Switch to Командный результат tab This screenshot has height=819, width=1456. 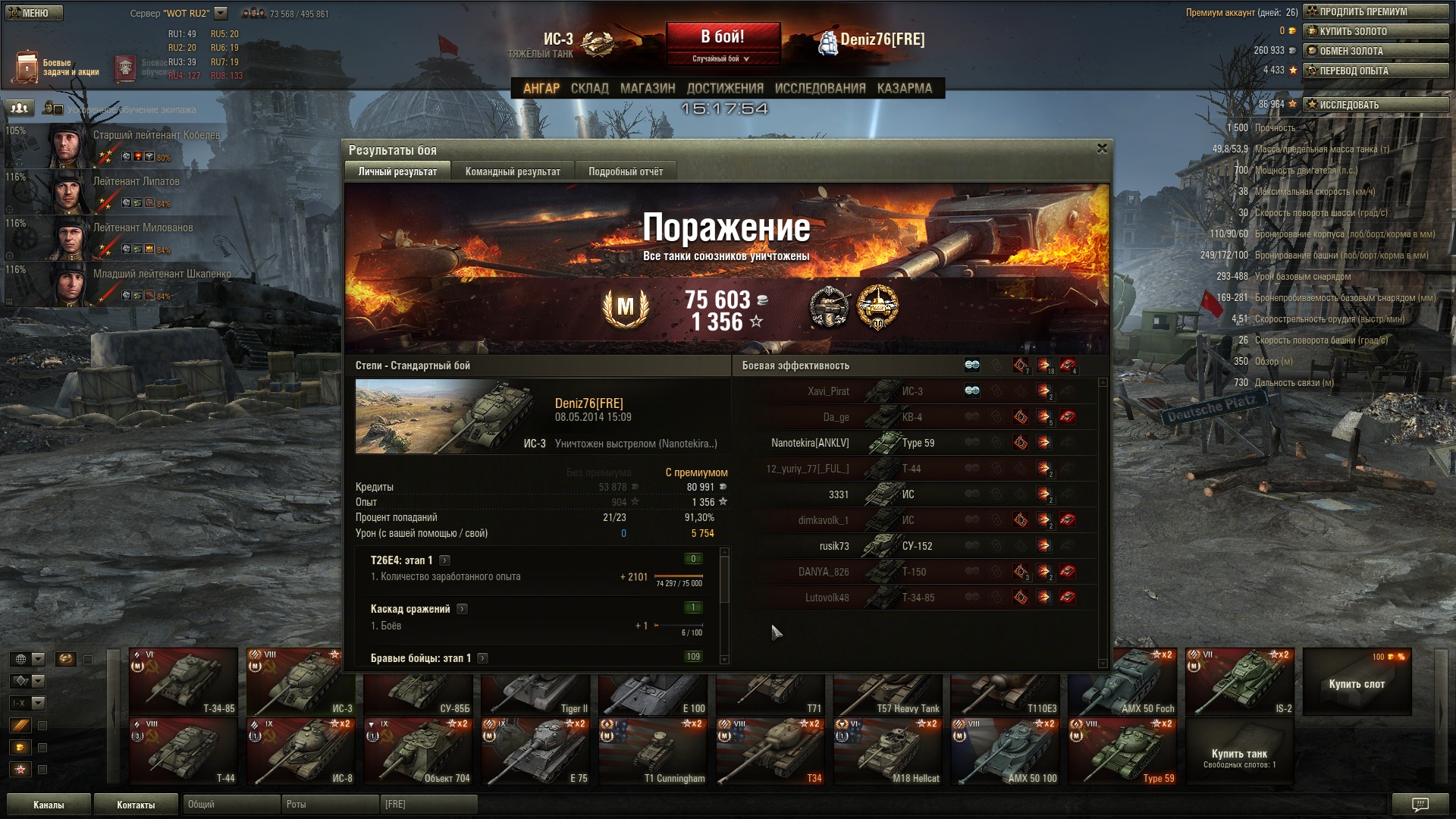513,171
